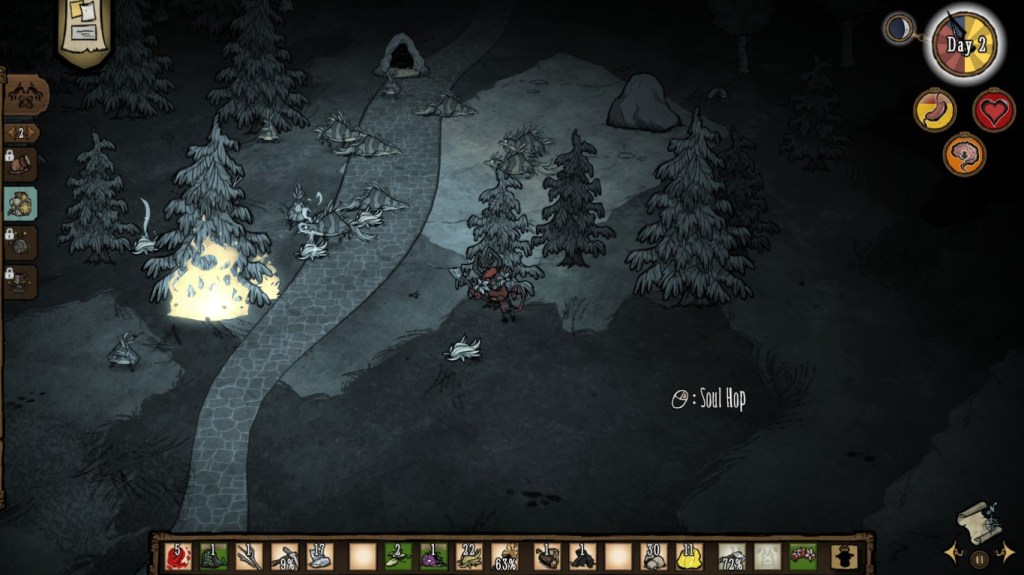
Task: Open the top hat slot at bar end
Action: [844, 556]
